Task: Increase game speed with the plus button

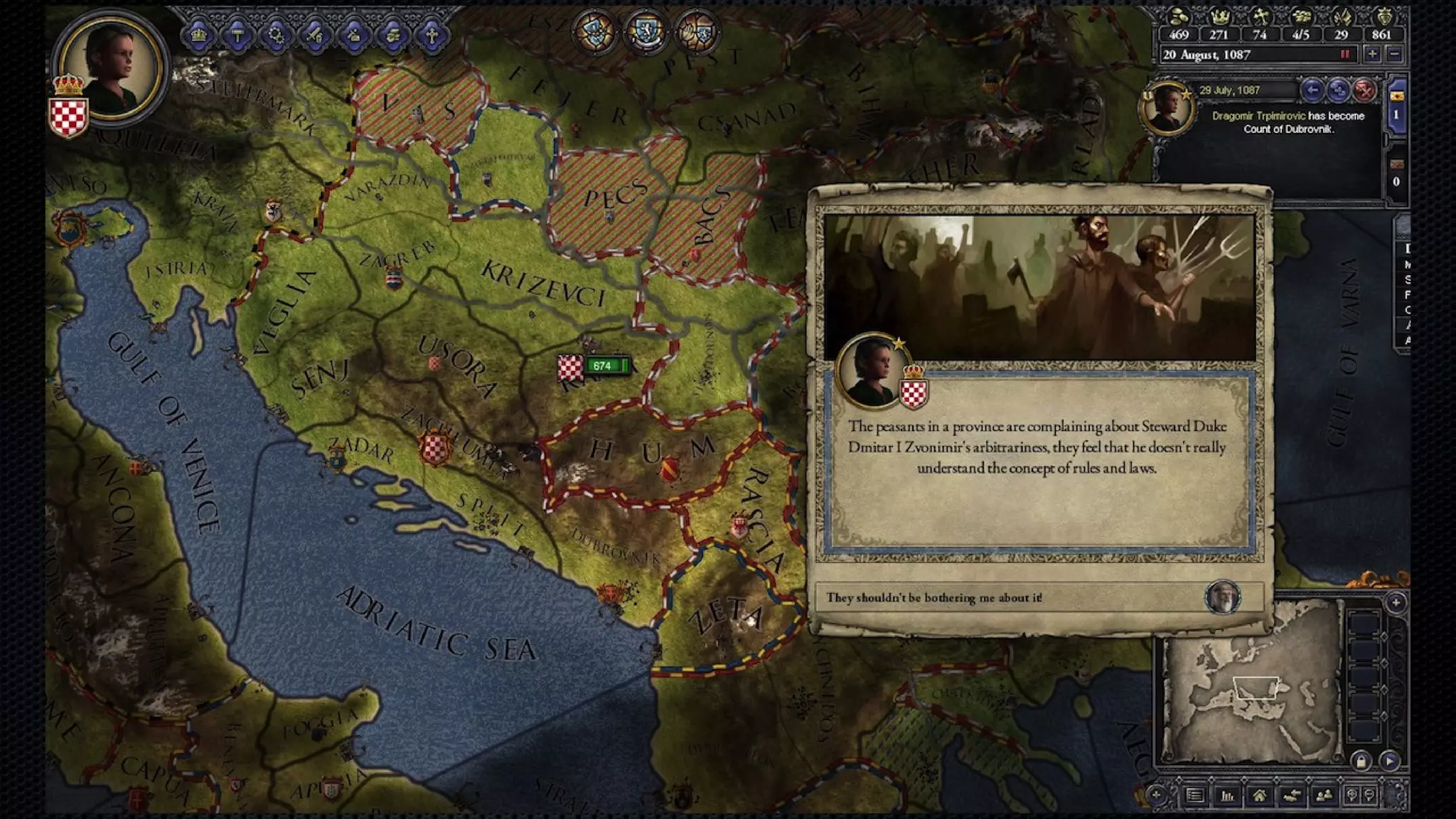Action: click(x=1372, y=55)
